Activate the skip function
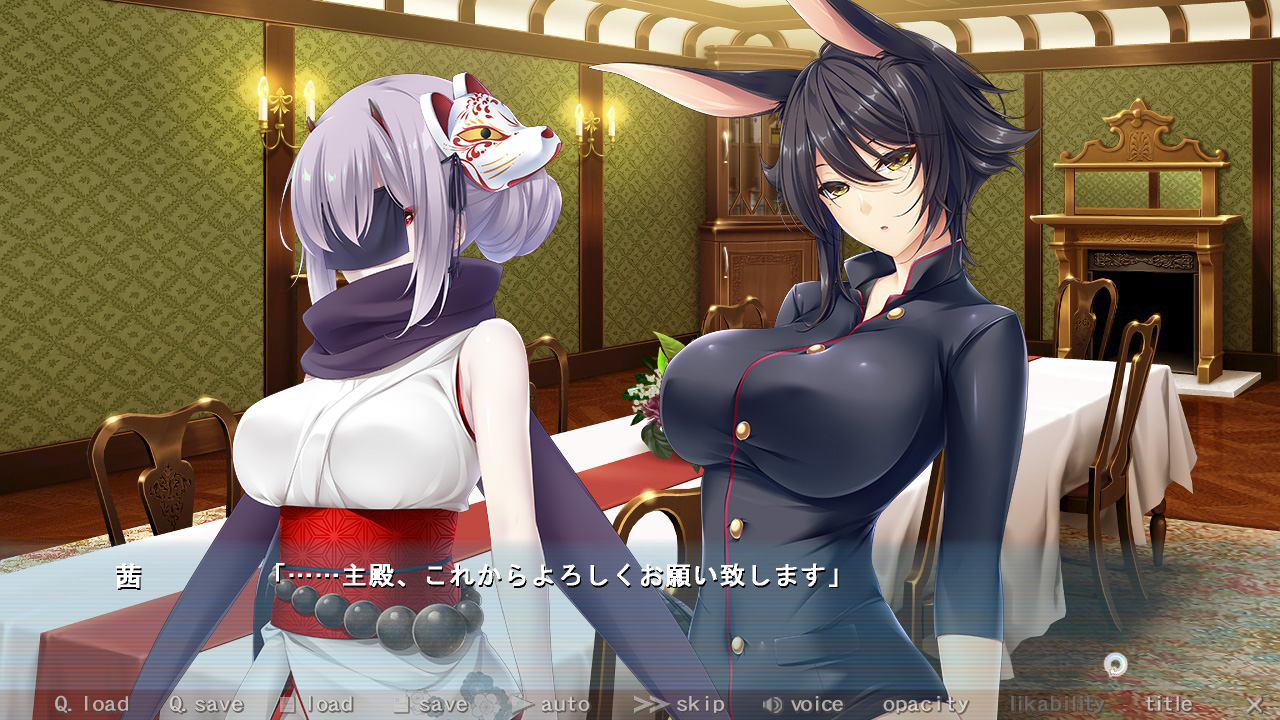 681,704
